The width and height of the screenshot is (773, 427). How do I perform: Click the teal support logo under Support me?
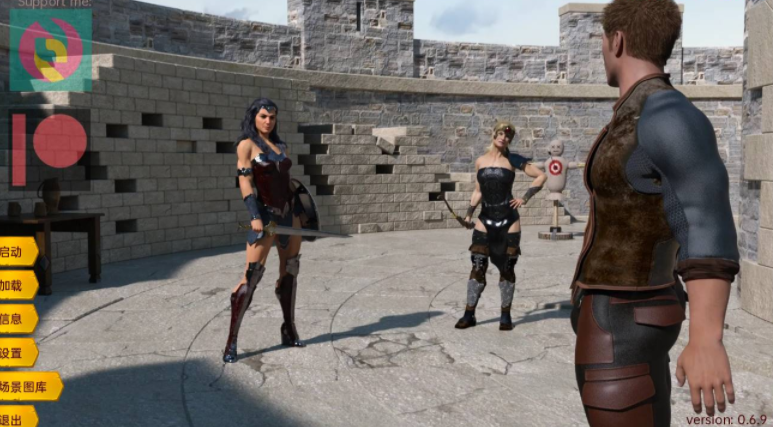click(x=50, y=51)
